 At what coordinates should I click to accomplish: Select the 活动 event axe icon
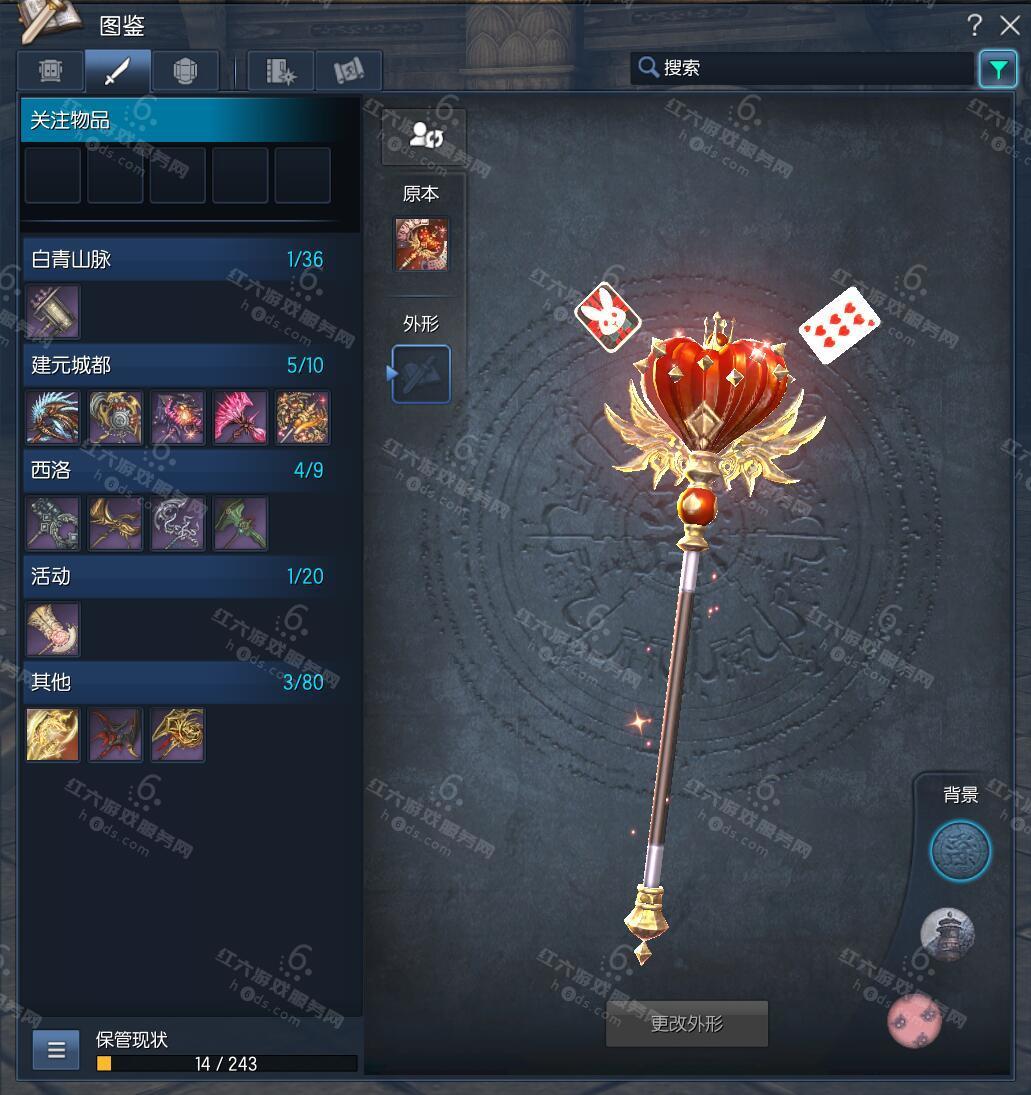point(53,629)
